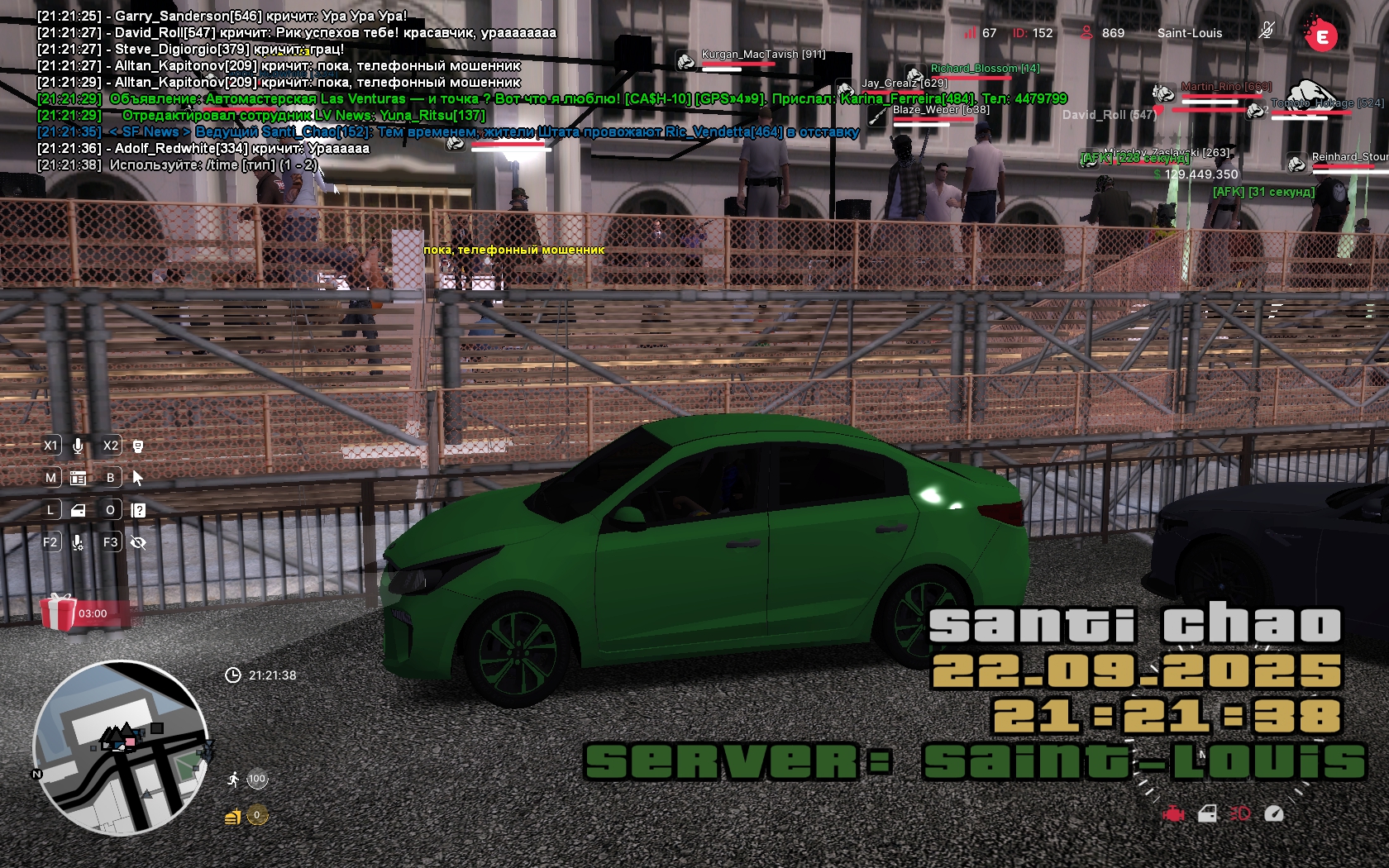Open the microphone settings gear icon
The height and width of the screenshot is (868, 1389).
coord(78,542)
